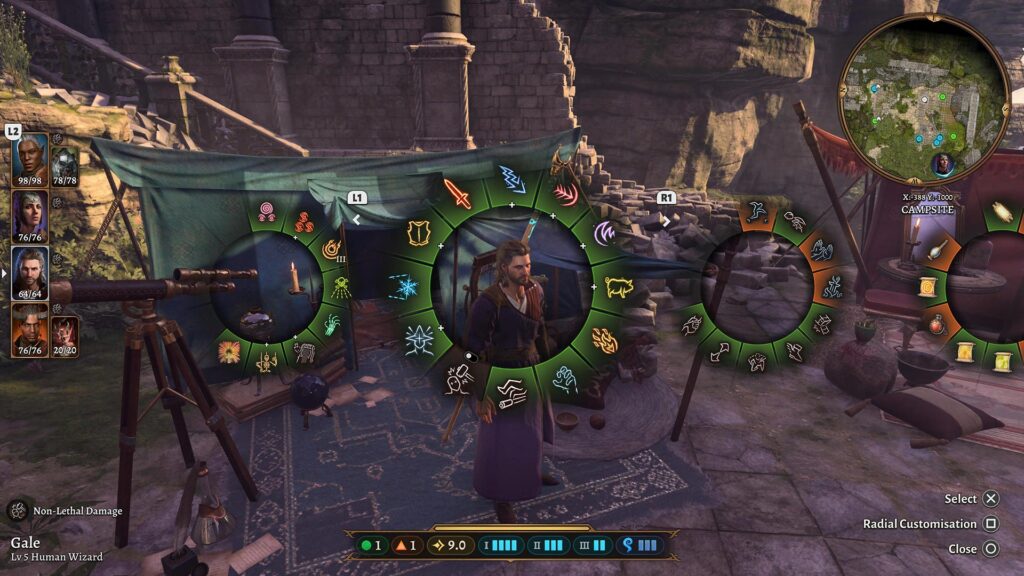Select the orange sword spell in the radial

point(456,190)
